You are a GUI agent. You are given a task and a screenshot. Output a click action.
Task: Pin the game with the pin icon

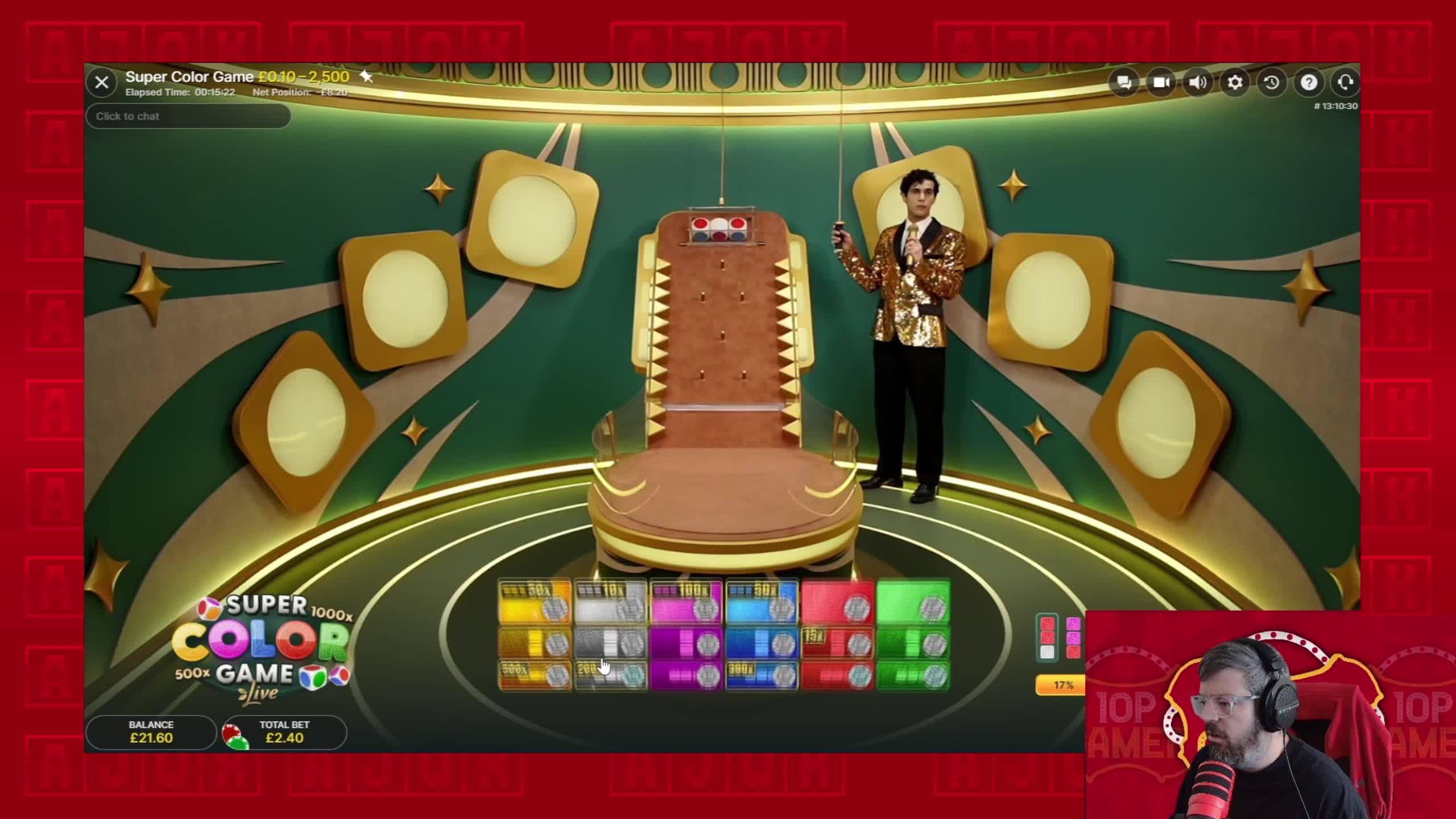366,76
